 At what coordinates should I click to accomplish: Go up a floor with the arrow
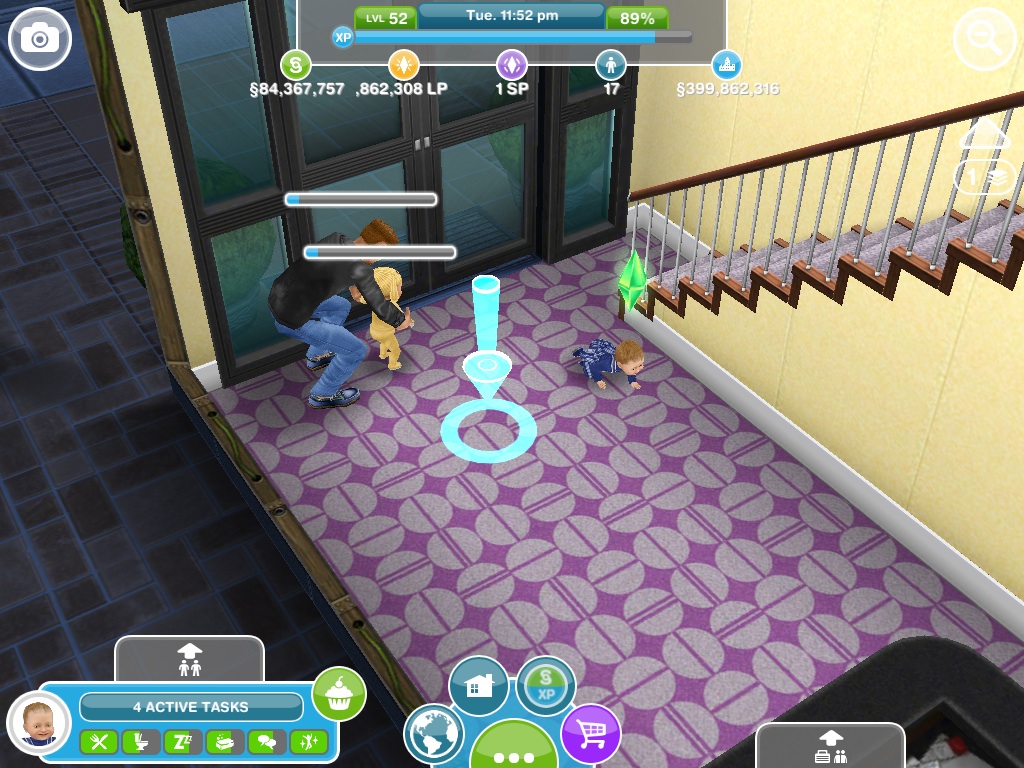(984, 135)
